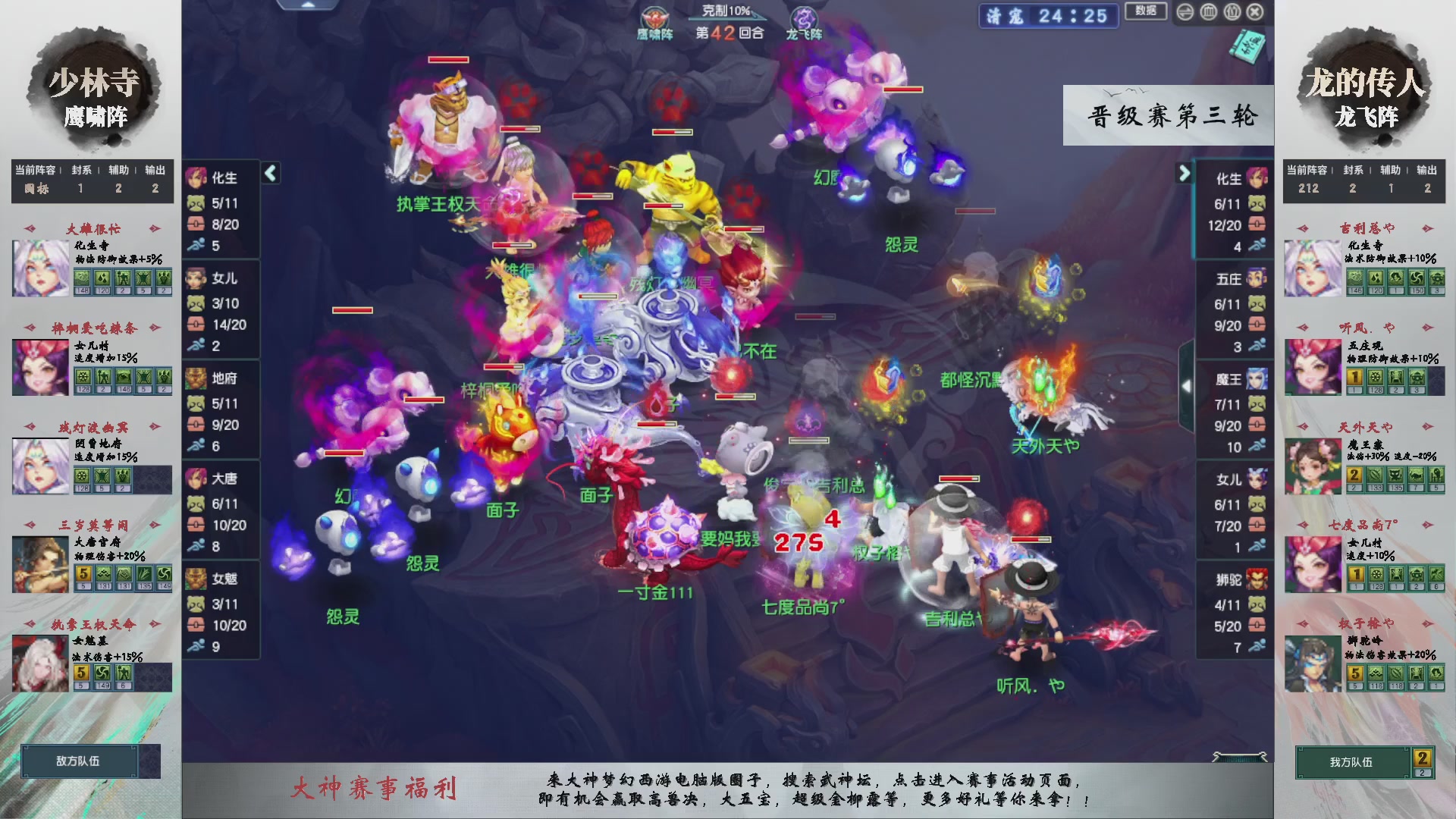
Task: Select the 地府 faction icon
Action: pyautogui.click(x=197, y=380)
